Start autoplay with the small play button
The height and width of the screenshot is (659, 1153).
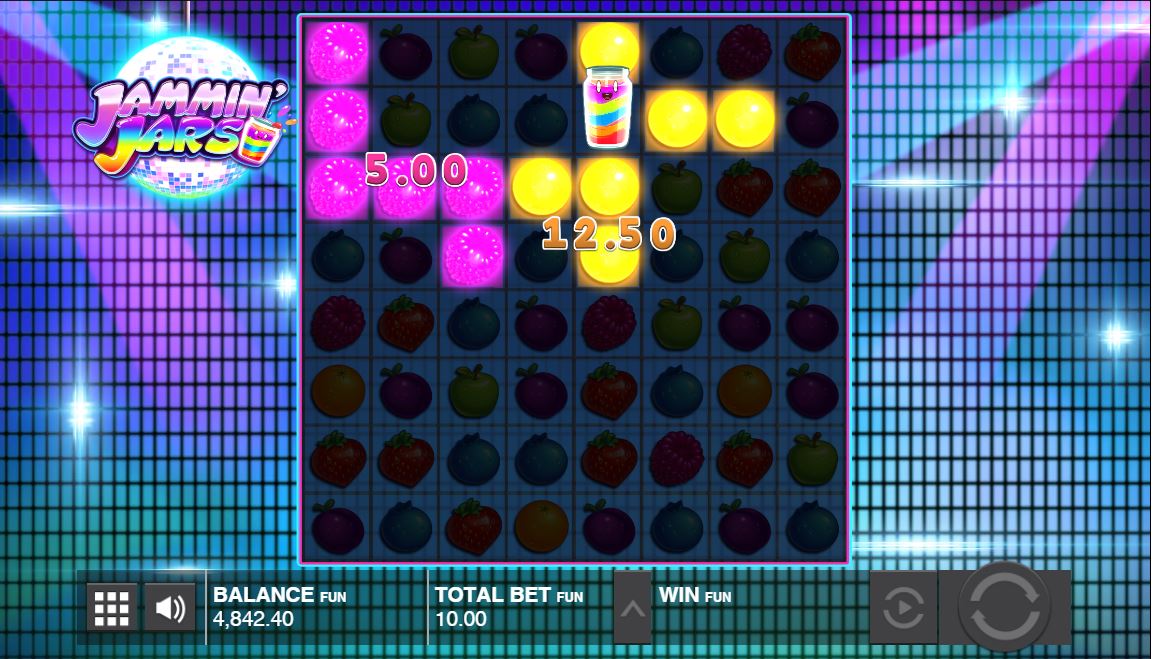[903, 607]
